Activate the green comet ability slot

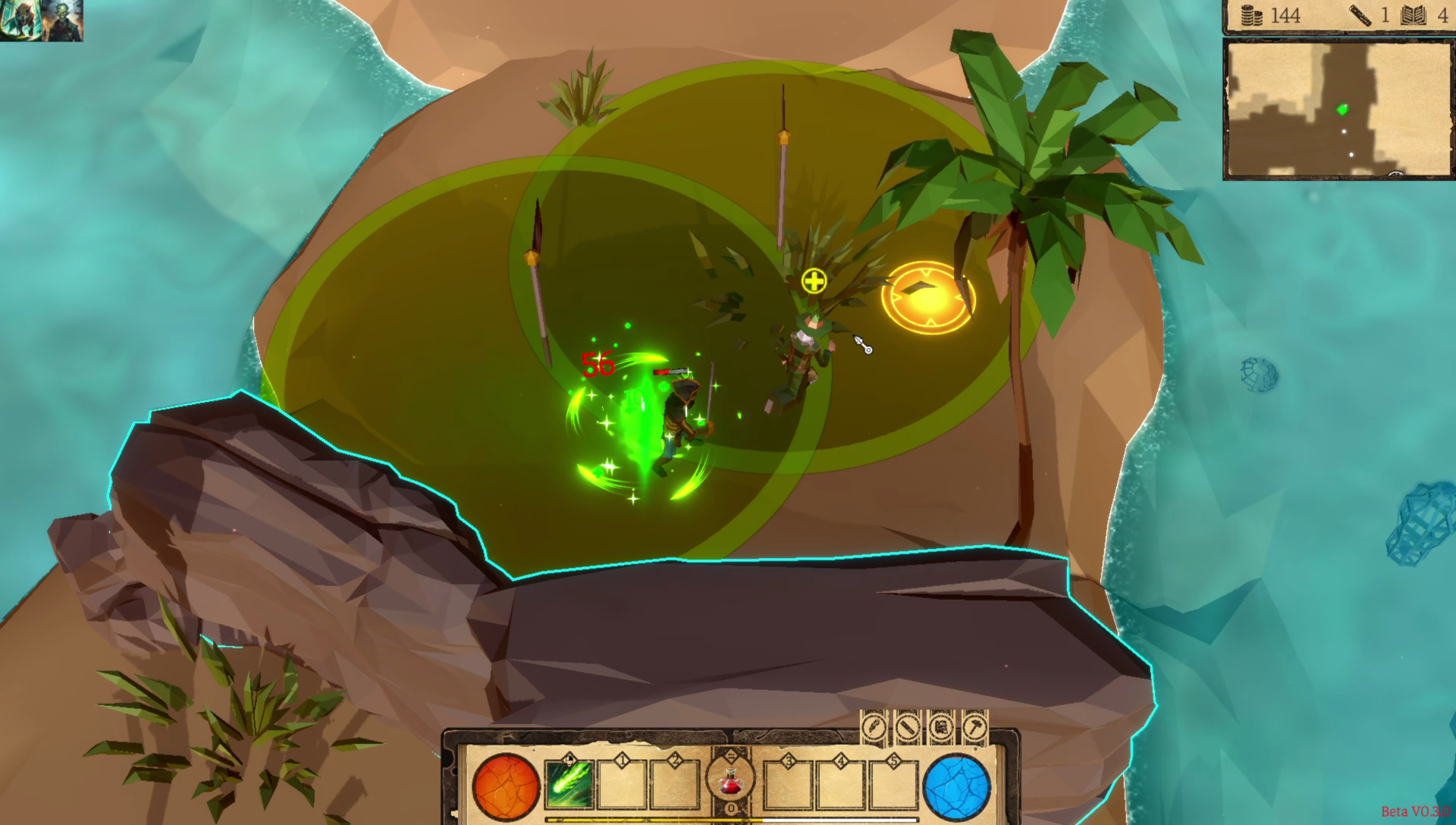pyautogui.click(x=570, y=786)
